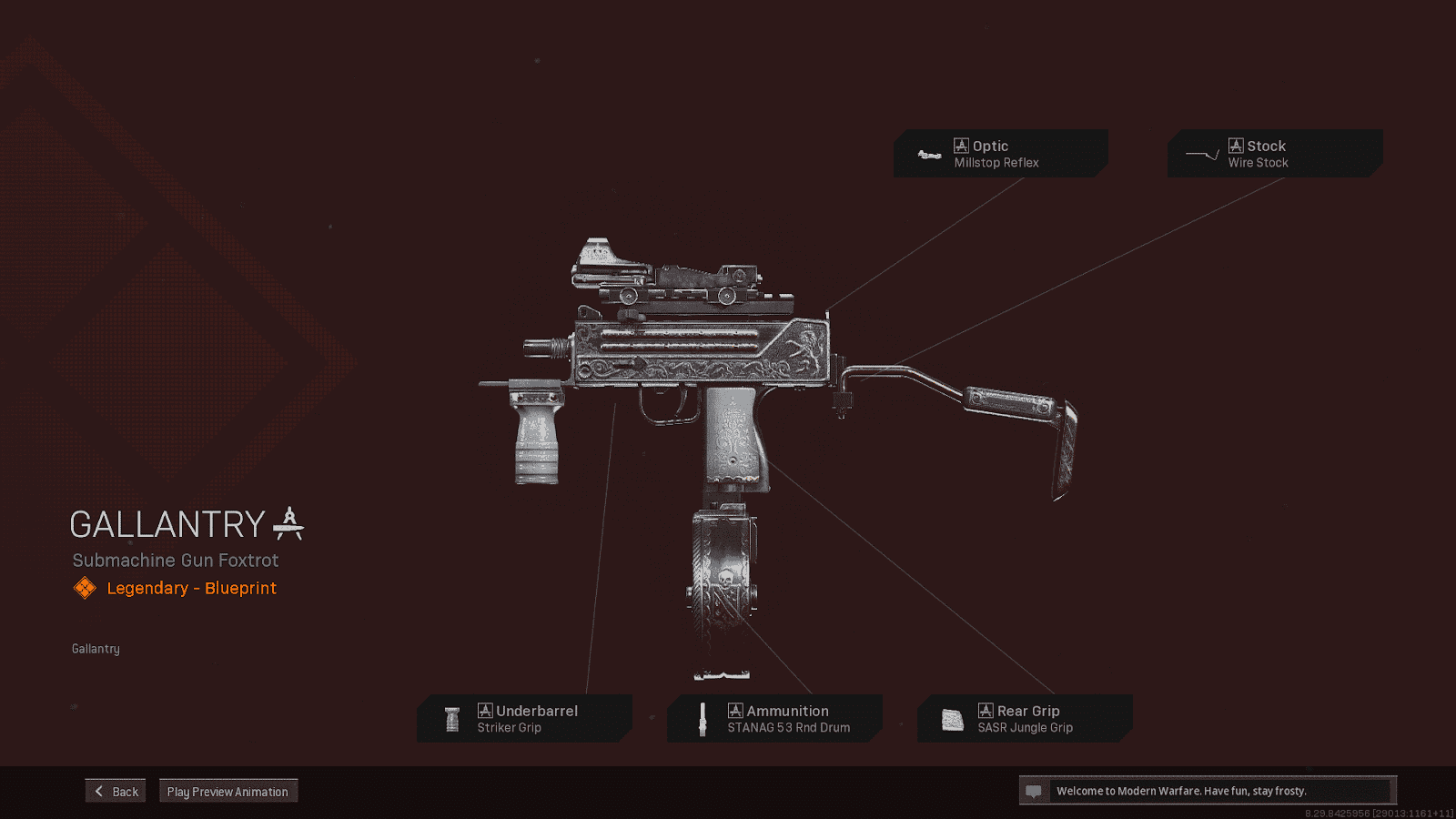Click the blueprint icon beside the Optic label
Image resolution: width=1456 pixels, height=819 pixels.
coord(959,145)
